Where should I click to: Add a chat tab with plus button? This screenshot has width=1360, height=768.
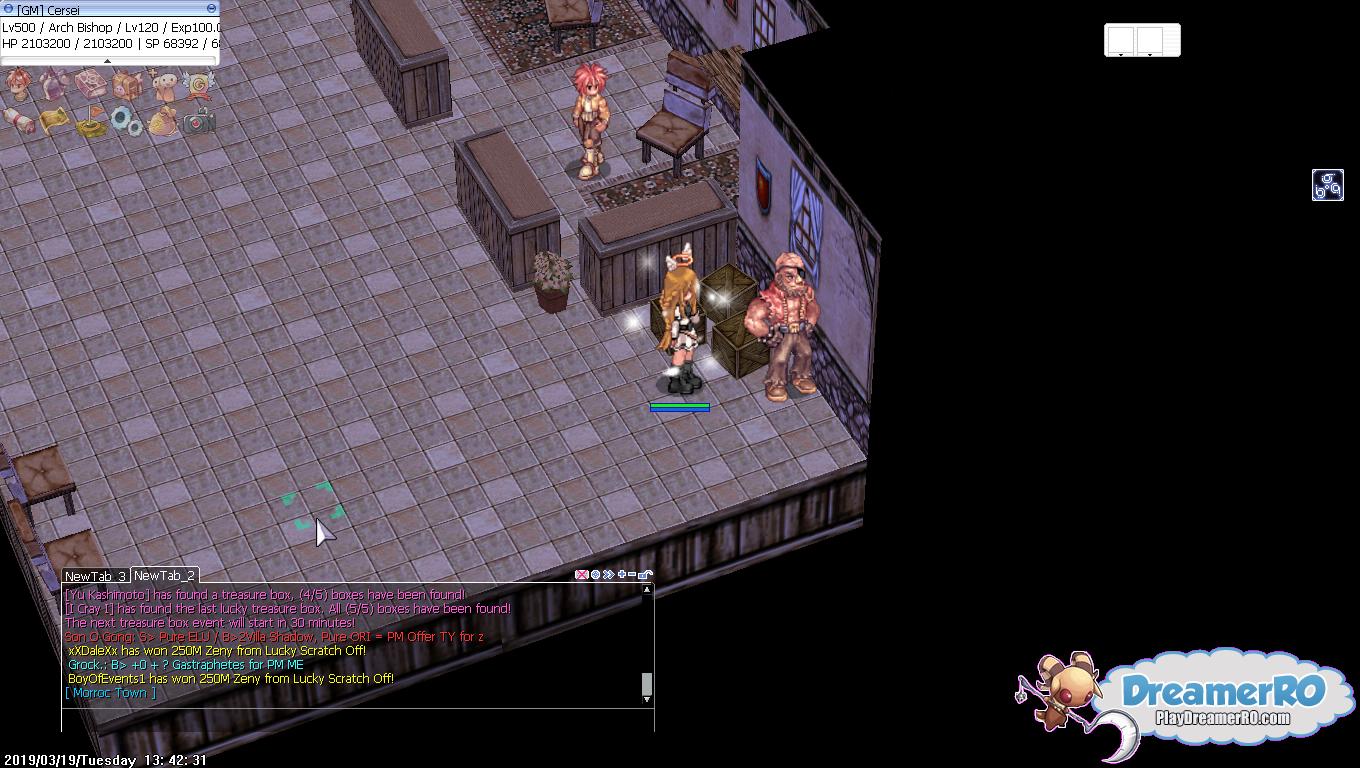tap(621, 575)
